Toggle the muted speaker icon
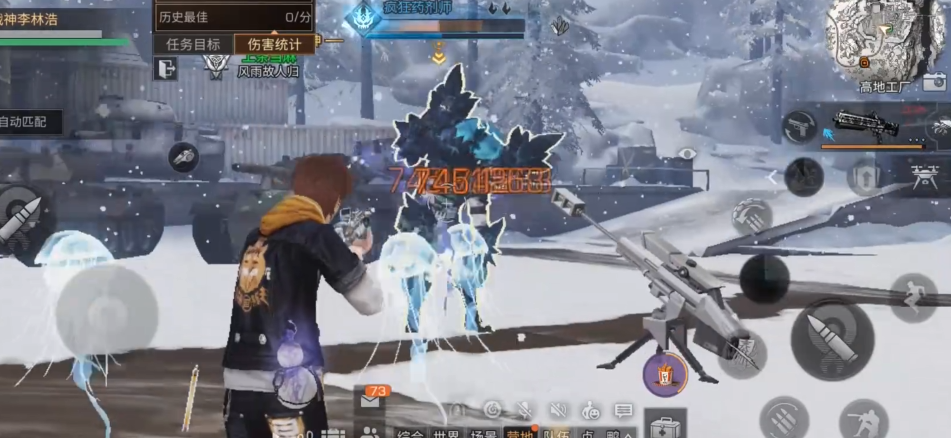This screenshot has width=951, height=438. (557, 410)
